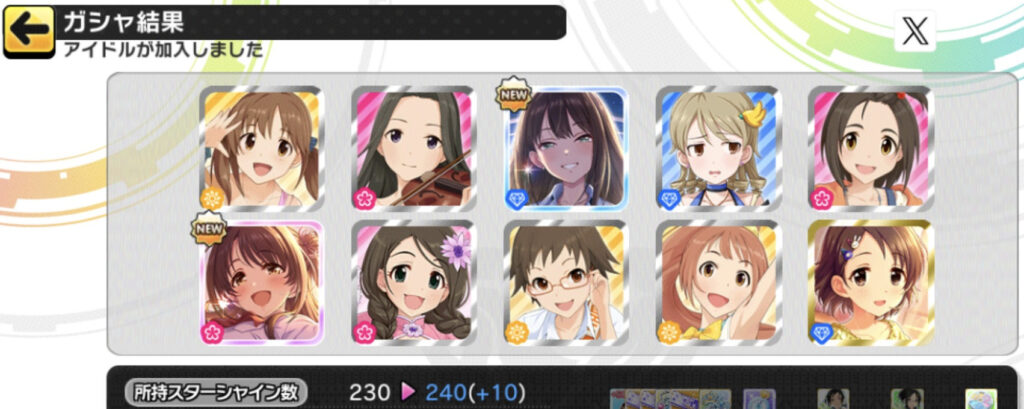Choose the idol wearing red glasses
1024x409 pixels.
click(x=565, y=281)
